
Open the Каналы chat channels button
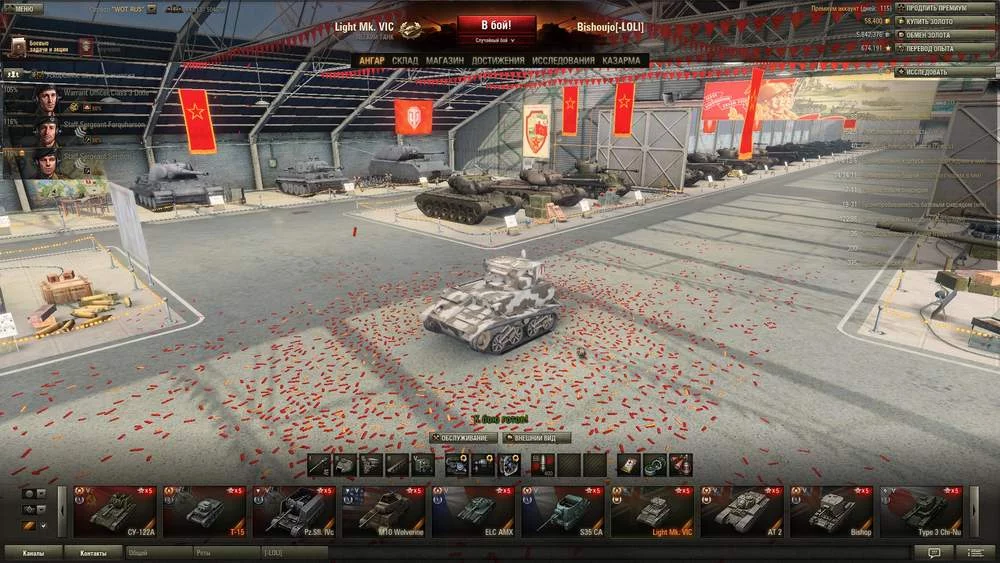[x=33, y=552]
